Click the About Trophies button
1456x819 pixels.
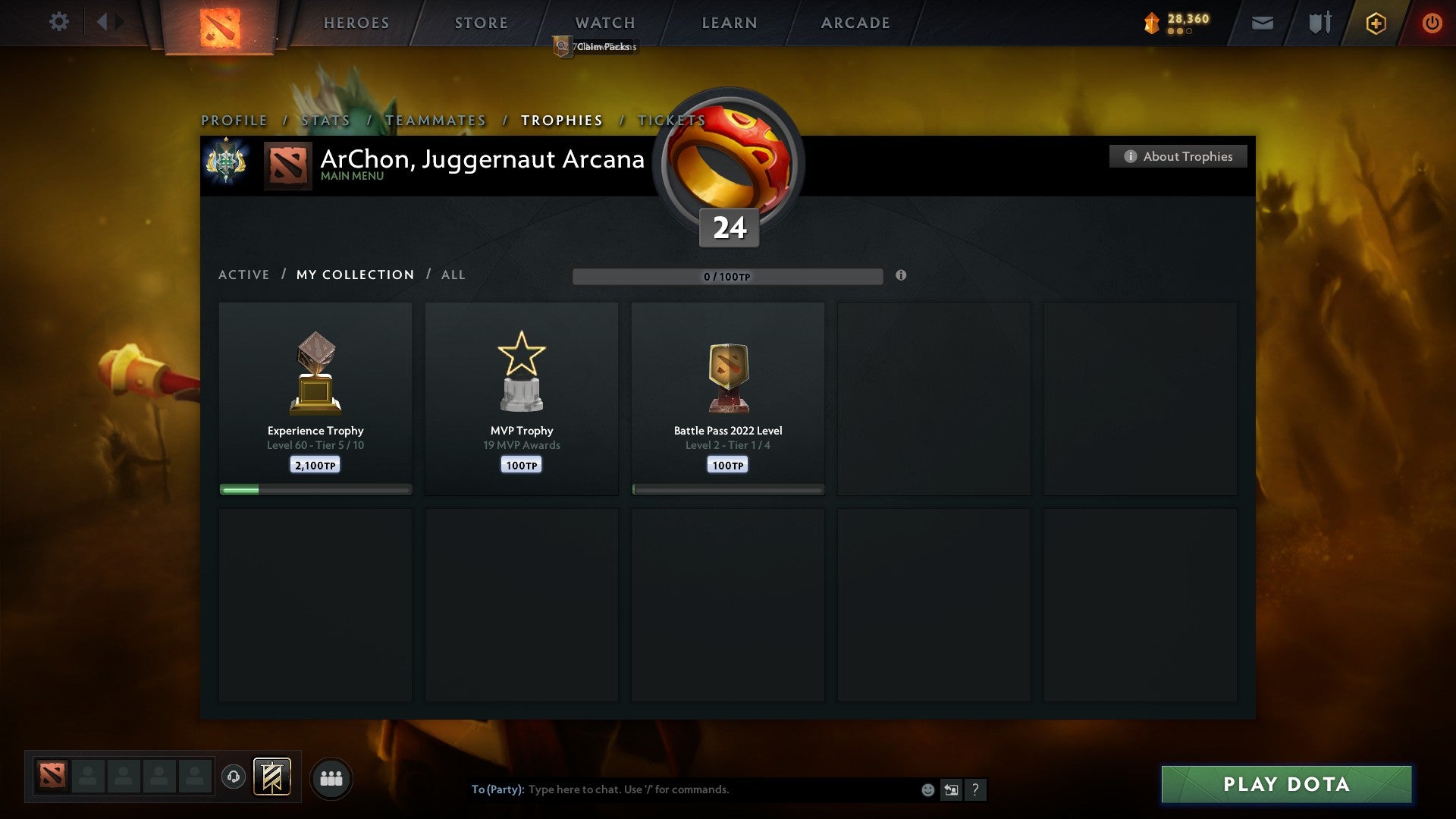(x=1178, y=156)
